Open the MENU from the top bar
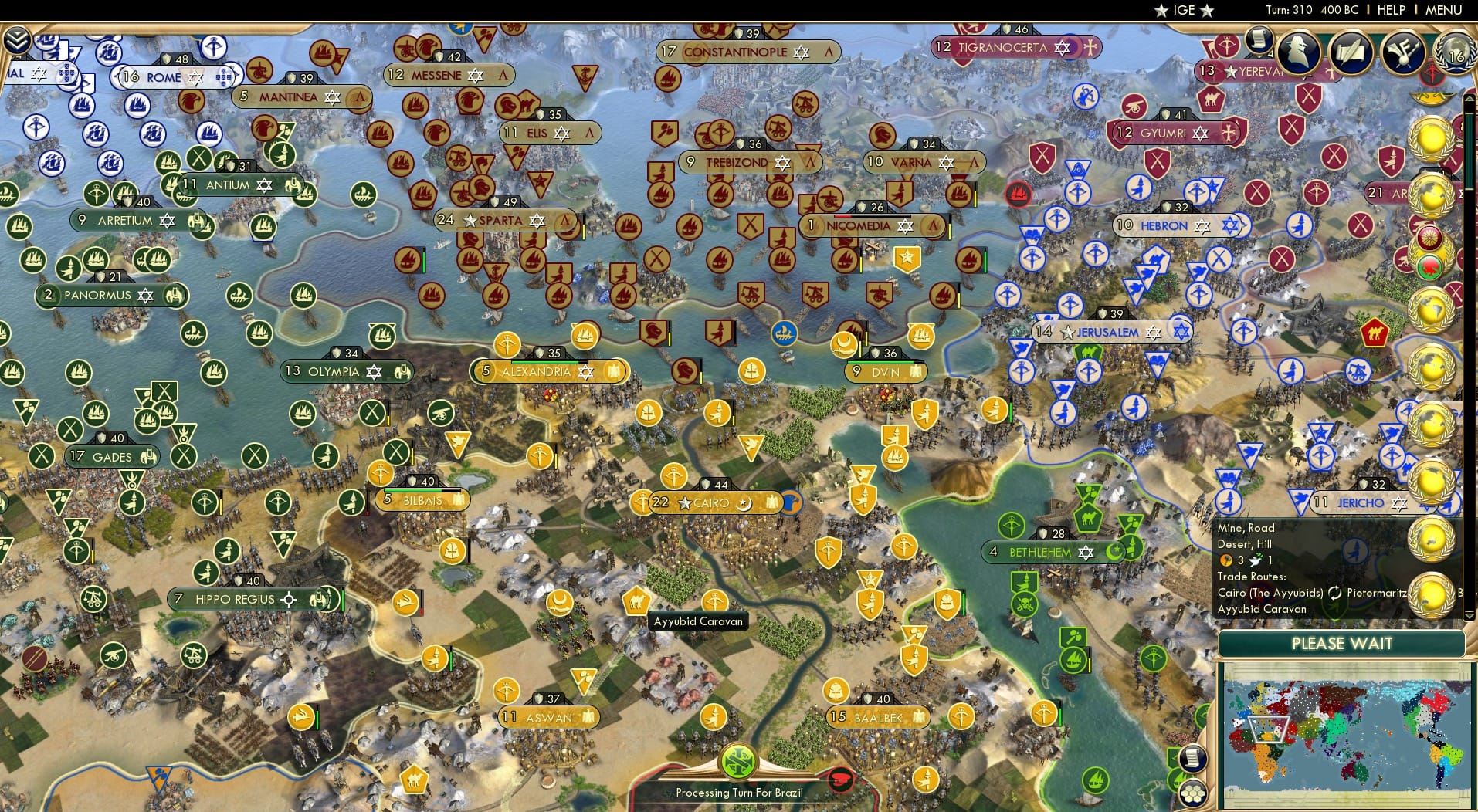 [1443, 10]
